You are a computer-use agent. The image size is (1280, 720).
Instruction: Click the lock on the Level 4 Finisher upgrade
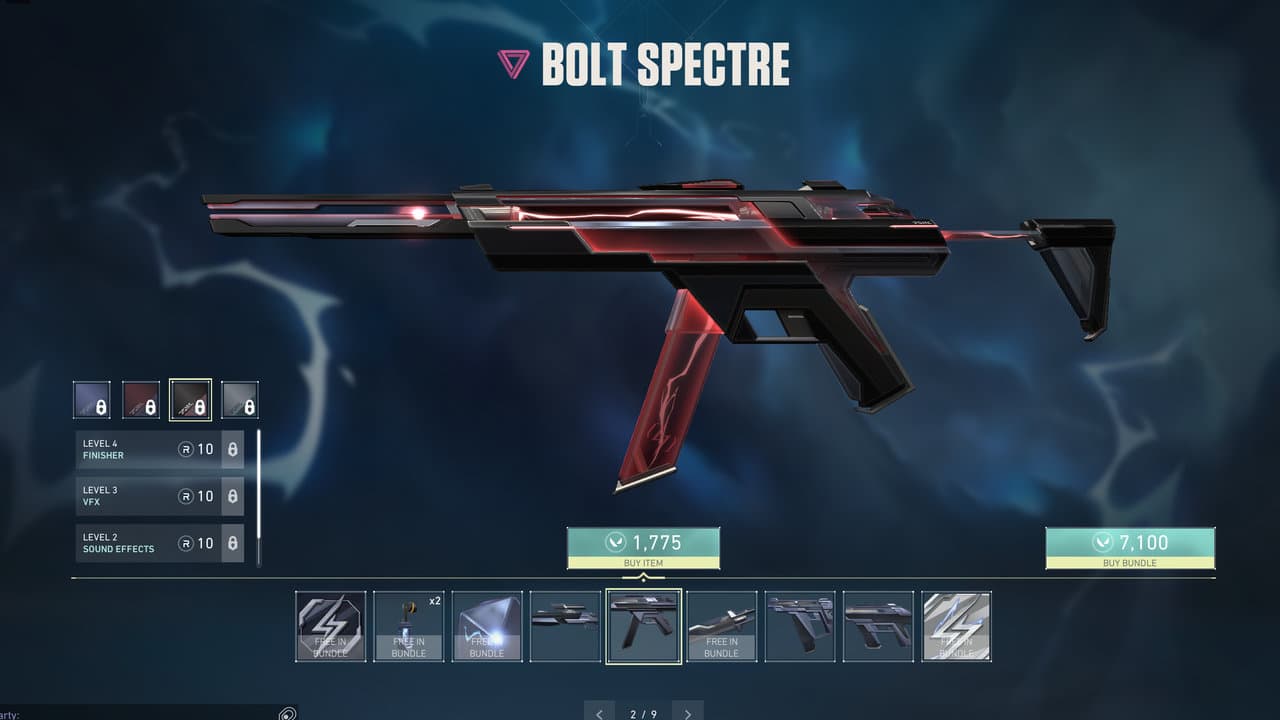(x=233, y=449)
